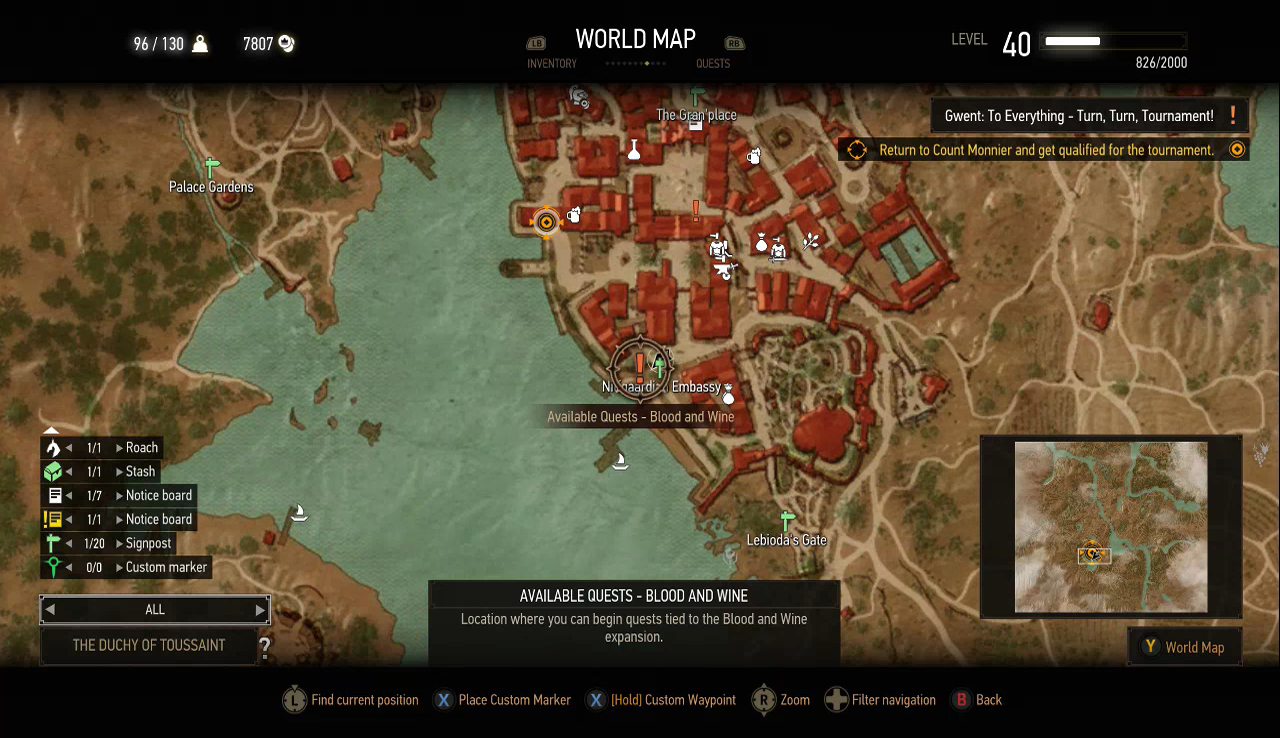Screen dimensions: 1280x738
Task: Select the harbor boat fast-travel marker
Action: 619,460
